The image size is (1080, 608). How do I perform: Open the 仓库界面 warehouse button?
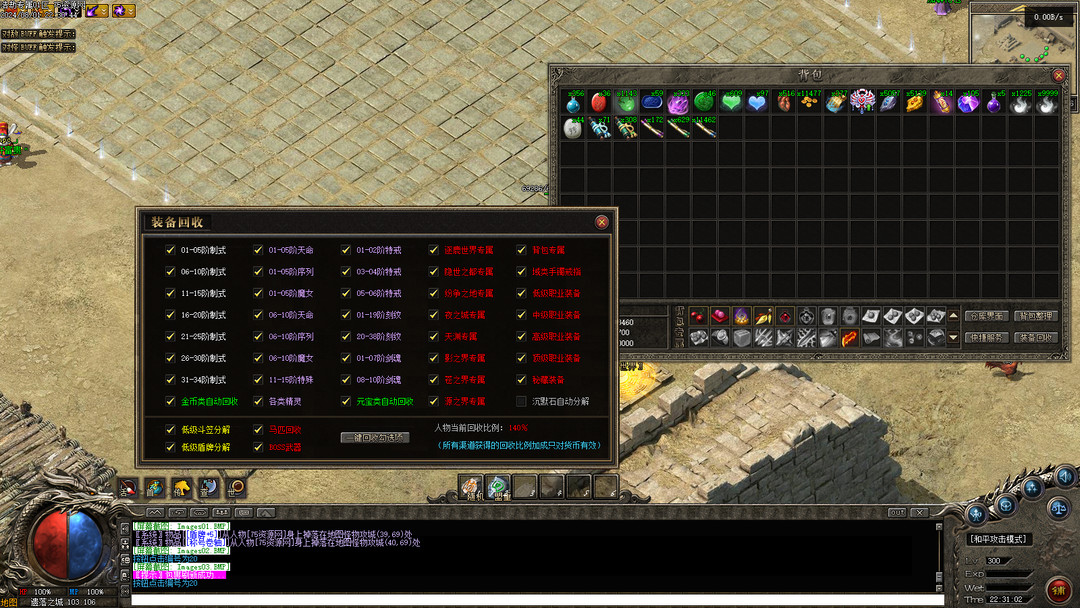click(x=987, y=316)
